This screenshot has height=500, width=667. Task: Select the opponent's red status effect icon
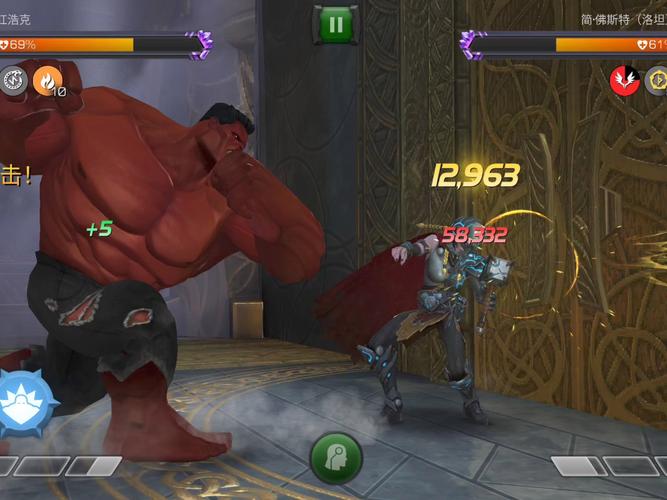(625, 79)
